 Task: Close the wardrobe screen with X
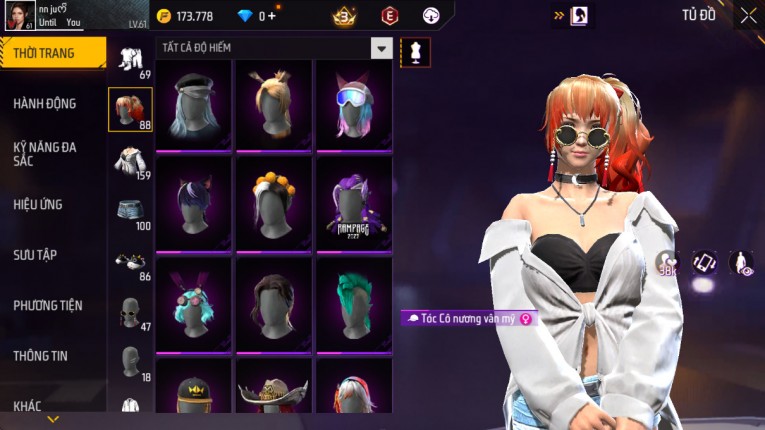click(x=747, y=15)
